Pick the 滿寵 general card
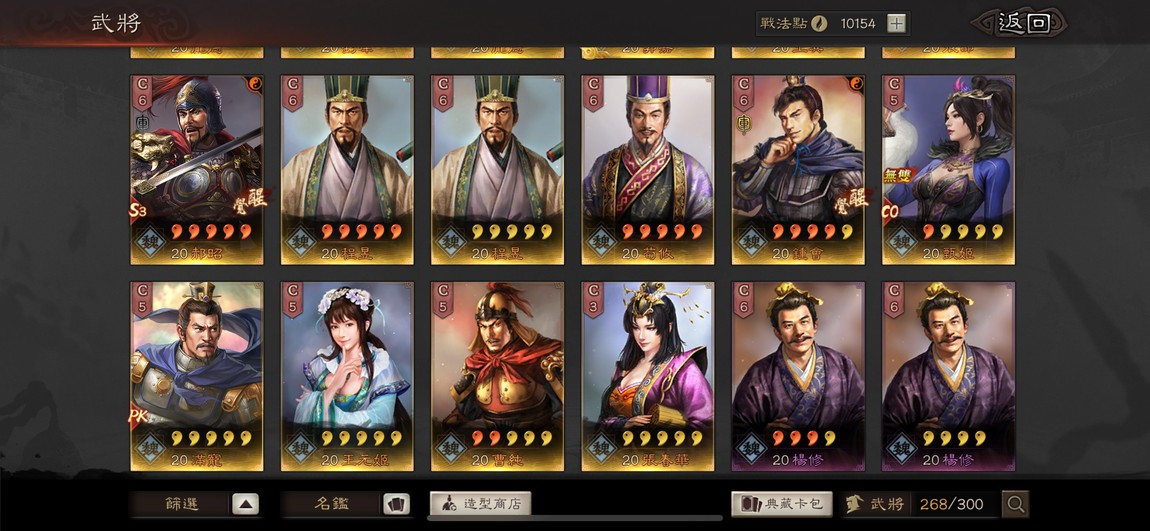 [197, 375]
